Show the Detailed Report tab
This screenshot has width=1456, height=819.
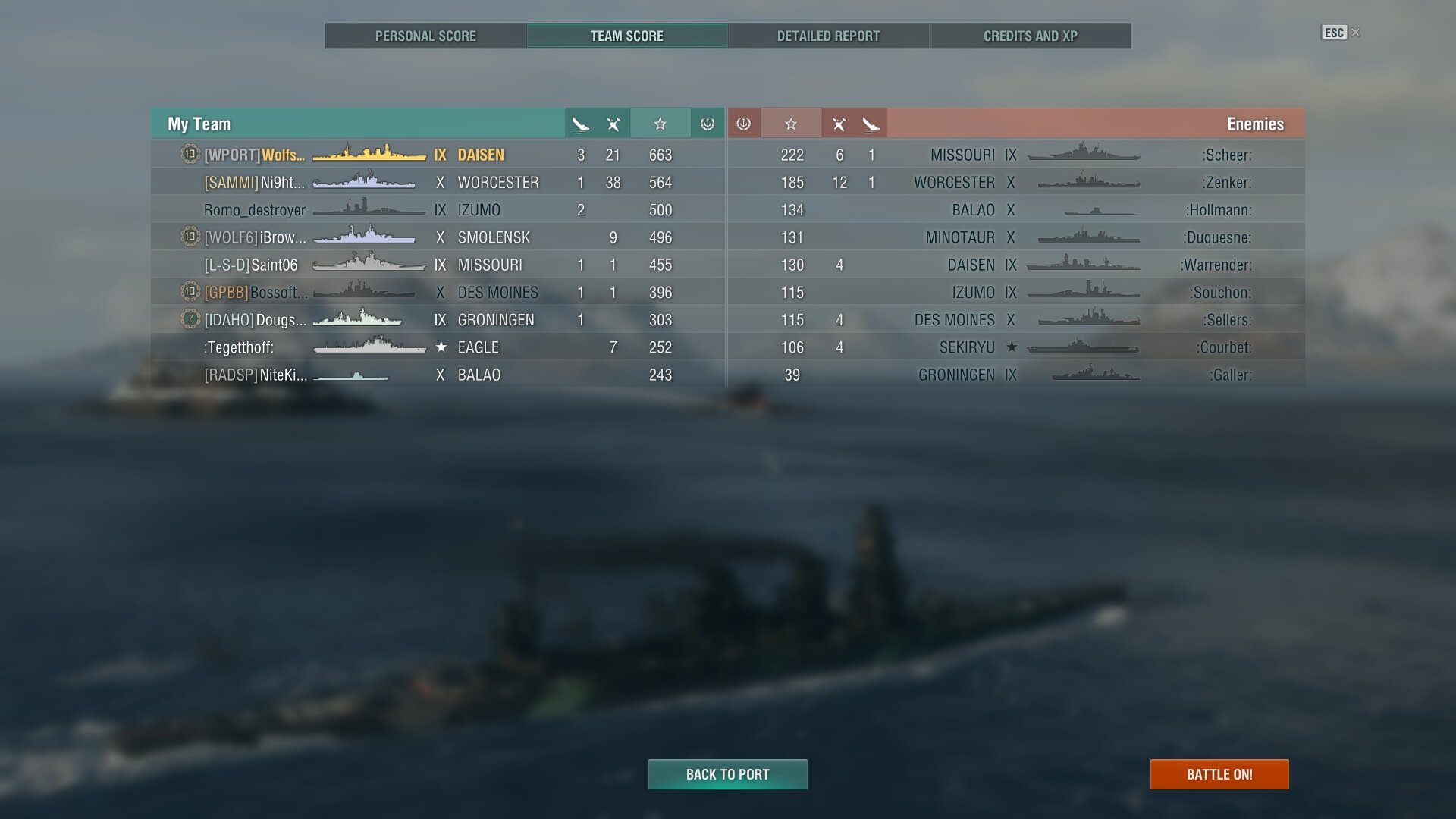[x=828, y=36]
